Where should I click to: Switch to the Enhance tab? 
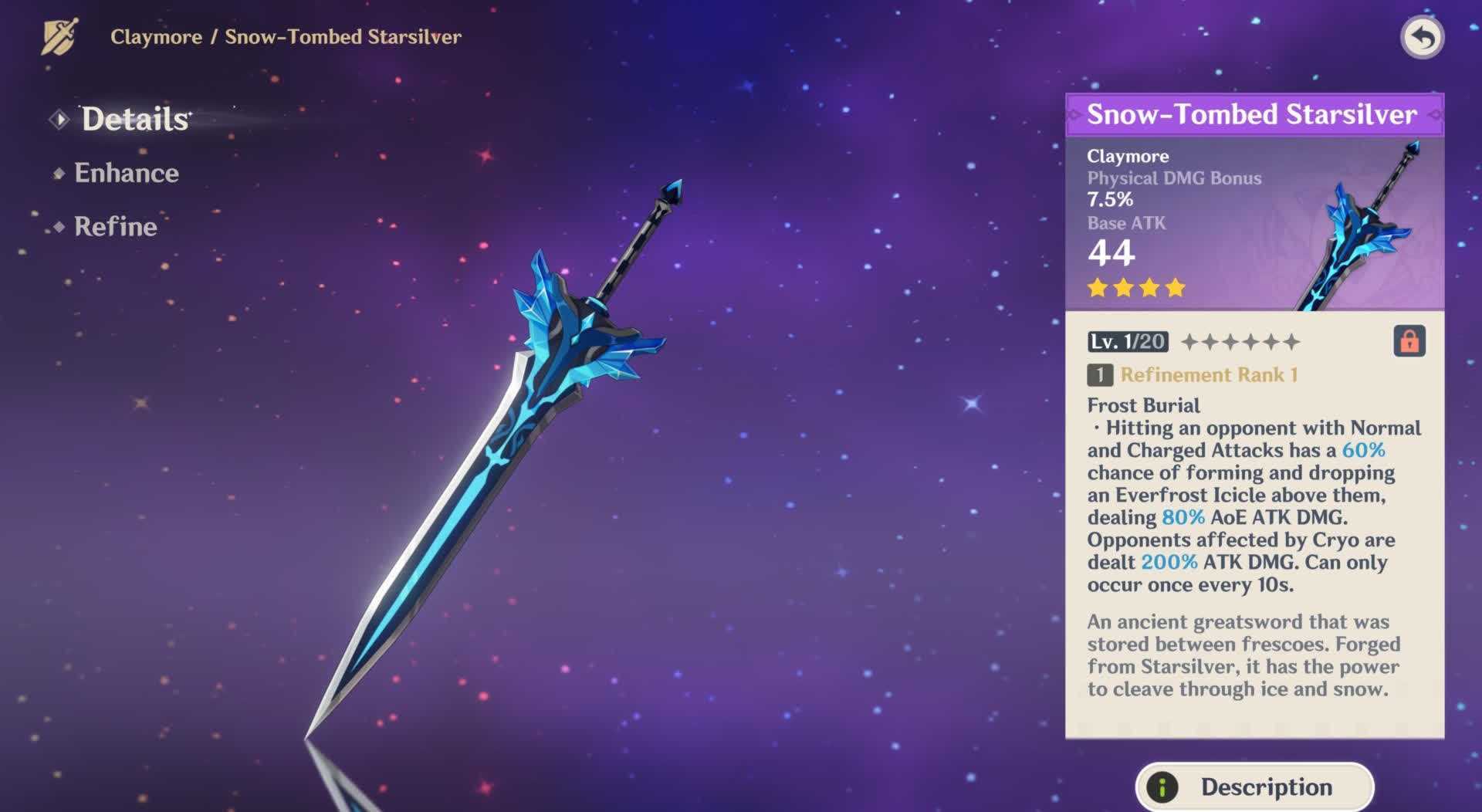click(x=126, y=173)
